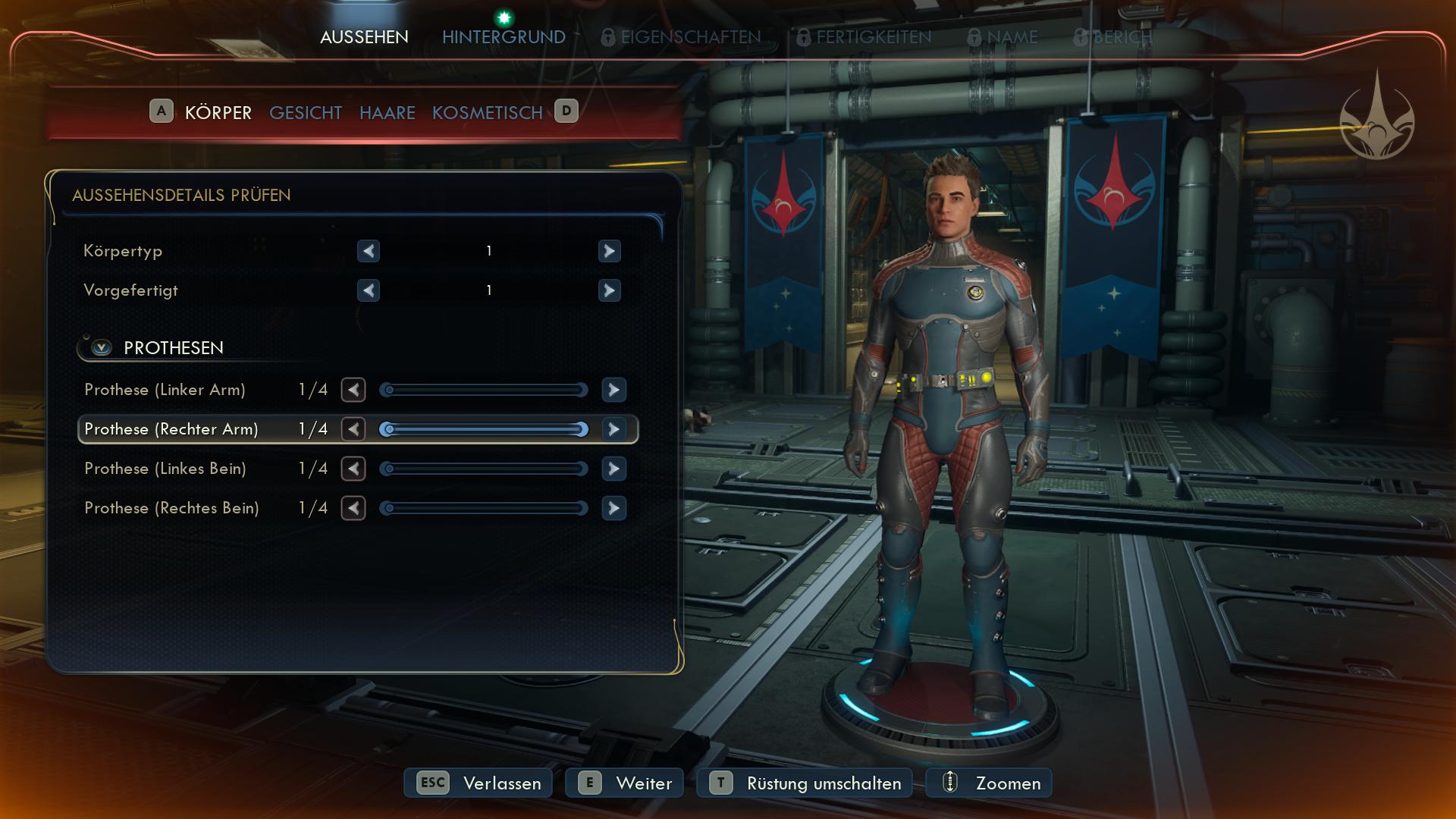The width and height of the screenshot is (1456, 819).
Task: Adjust the Prothese (Rechter Arm) slider
Action: 484,429
